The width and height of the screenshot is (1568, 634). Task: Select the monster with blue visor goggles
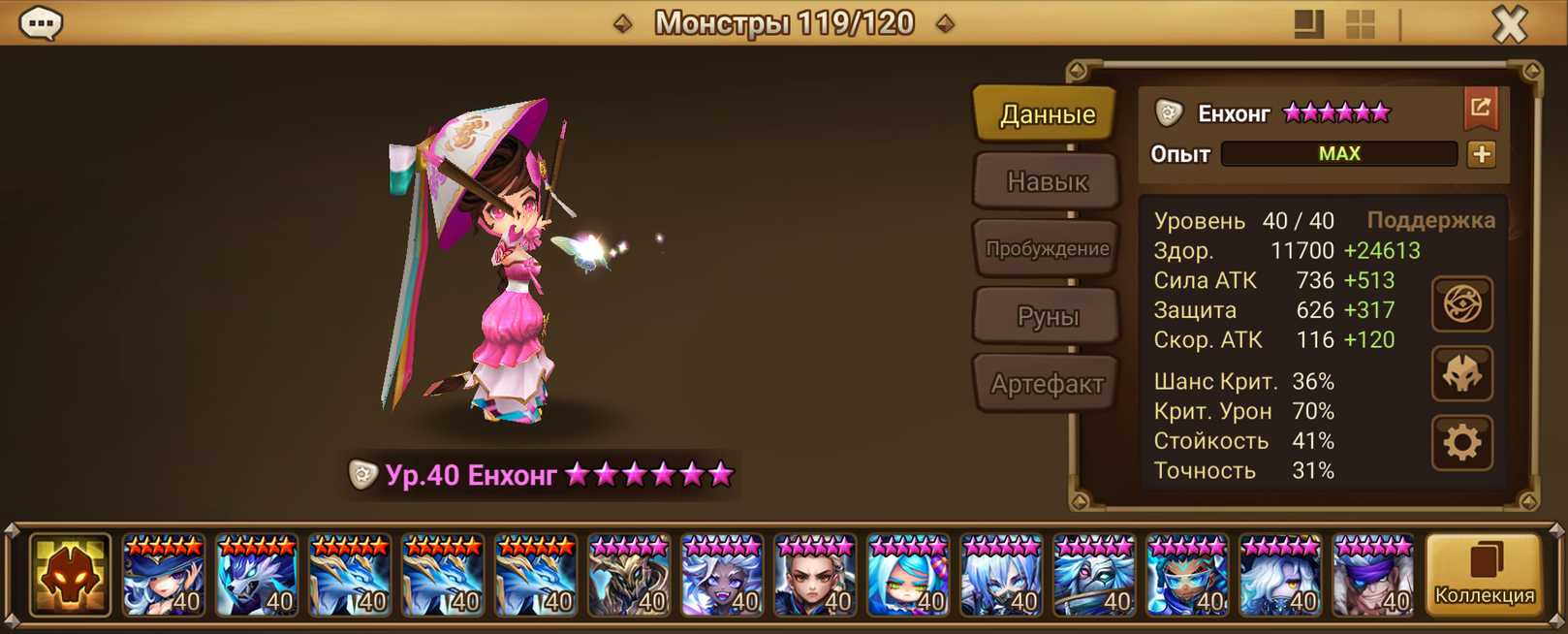(1187, 576)
